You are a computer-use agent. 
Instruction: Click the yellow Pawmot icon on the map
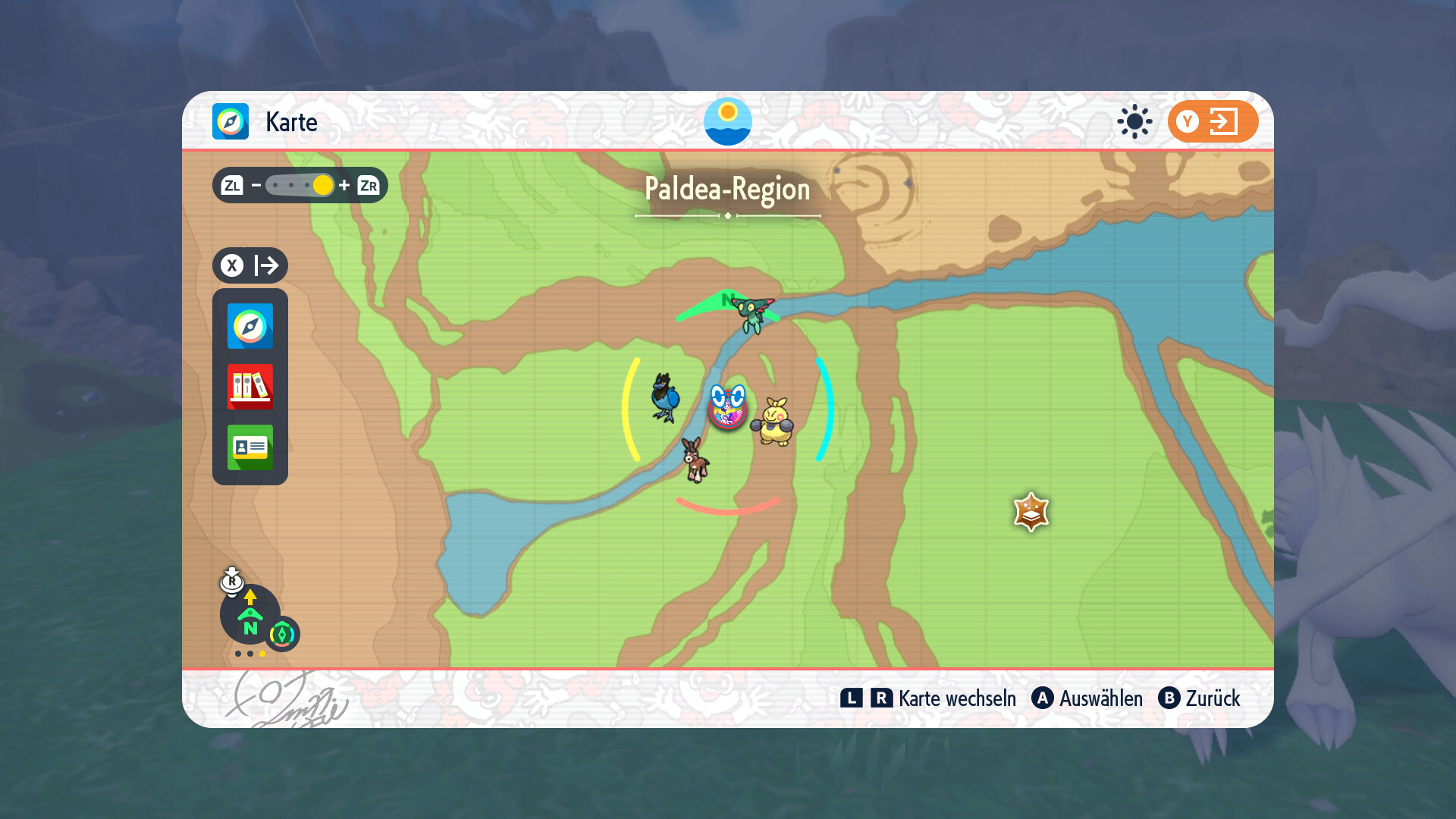tap(773, 422)
